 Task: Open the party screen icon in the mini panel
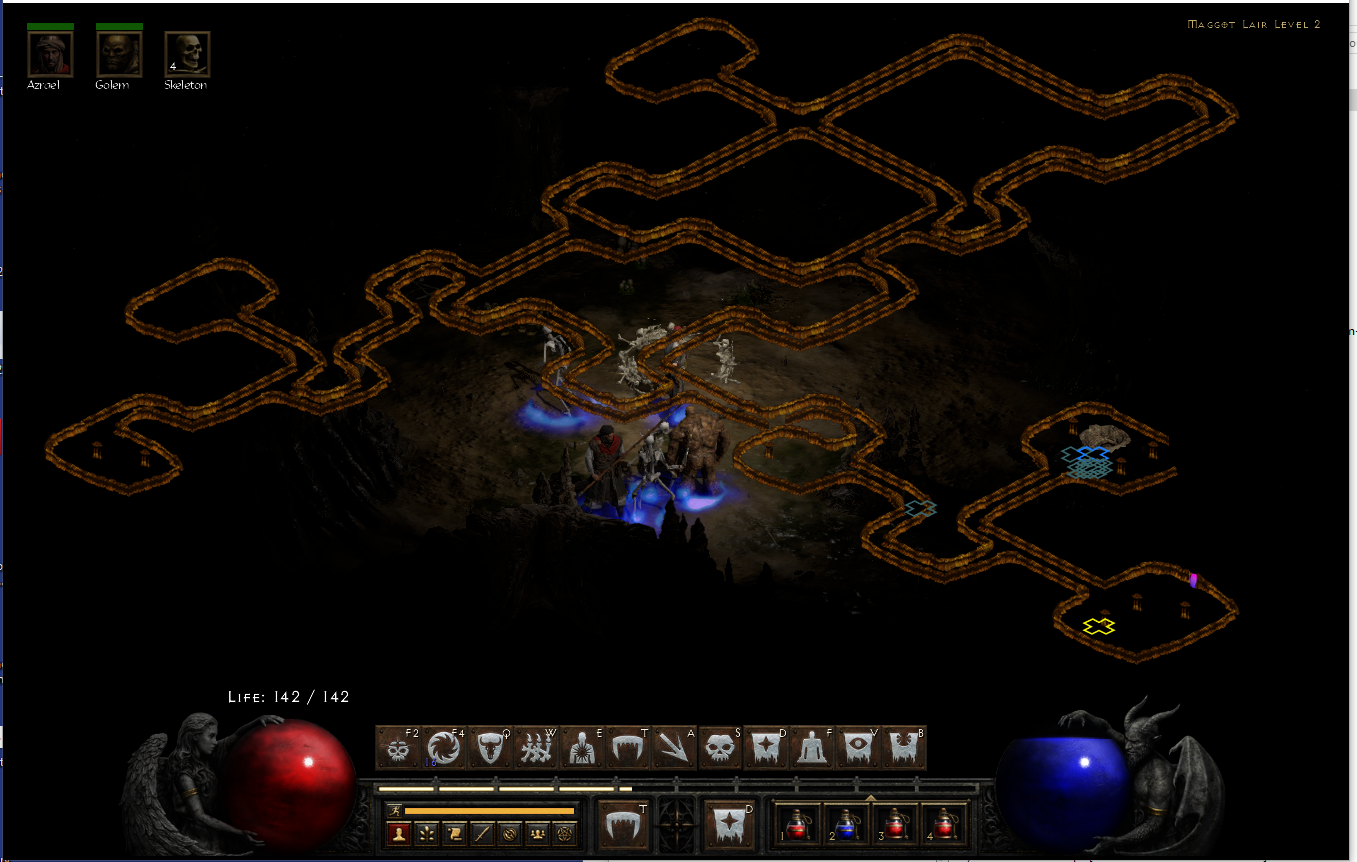click(x=537, y=833)
